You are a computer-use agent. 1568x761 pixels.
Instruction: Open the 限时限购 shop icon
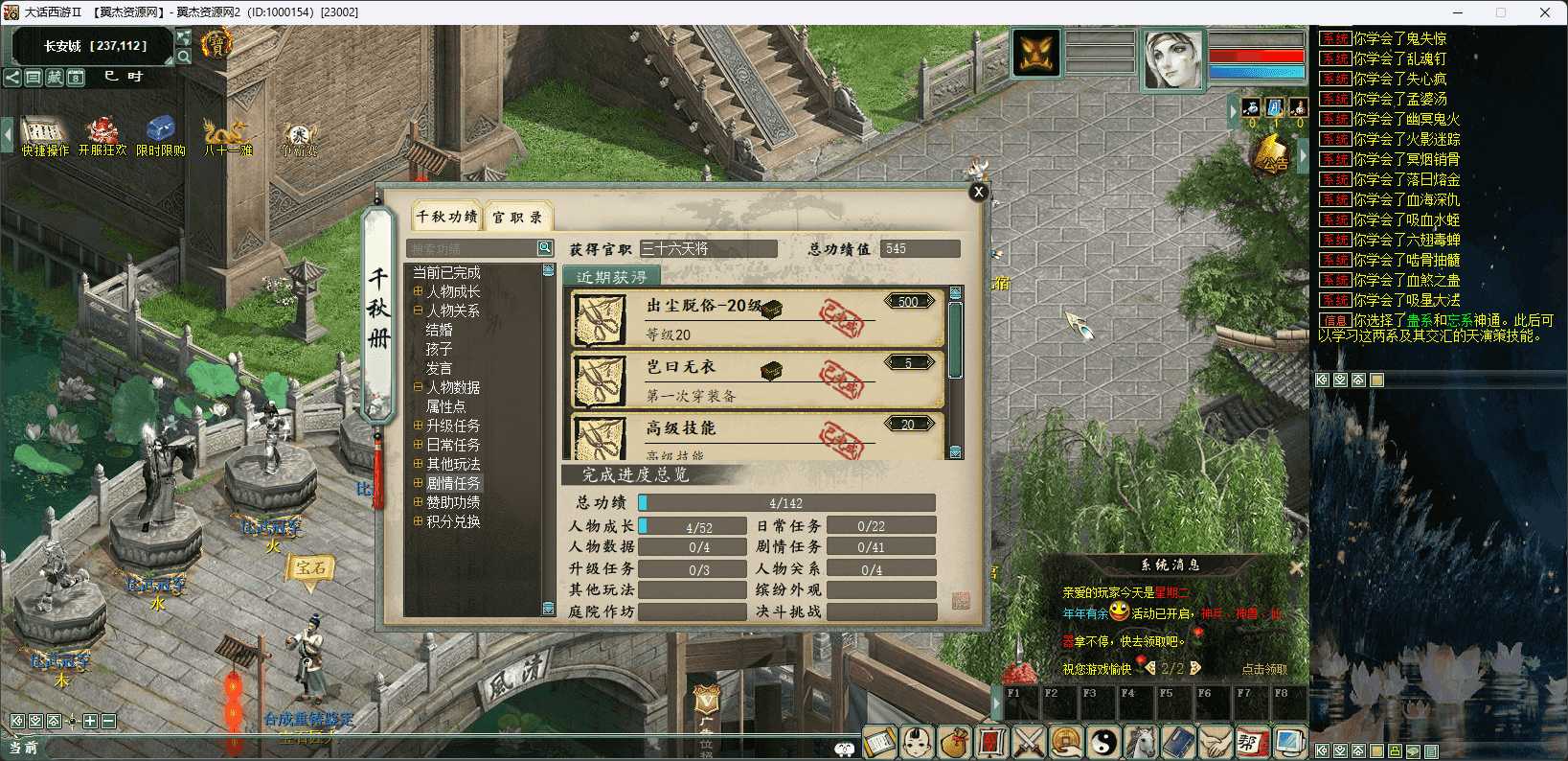click(160, 135)
